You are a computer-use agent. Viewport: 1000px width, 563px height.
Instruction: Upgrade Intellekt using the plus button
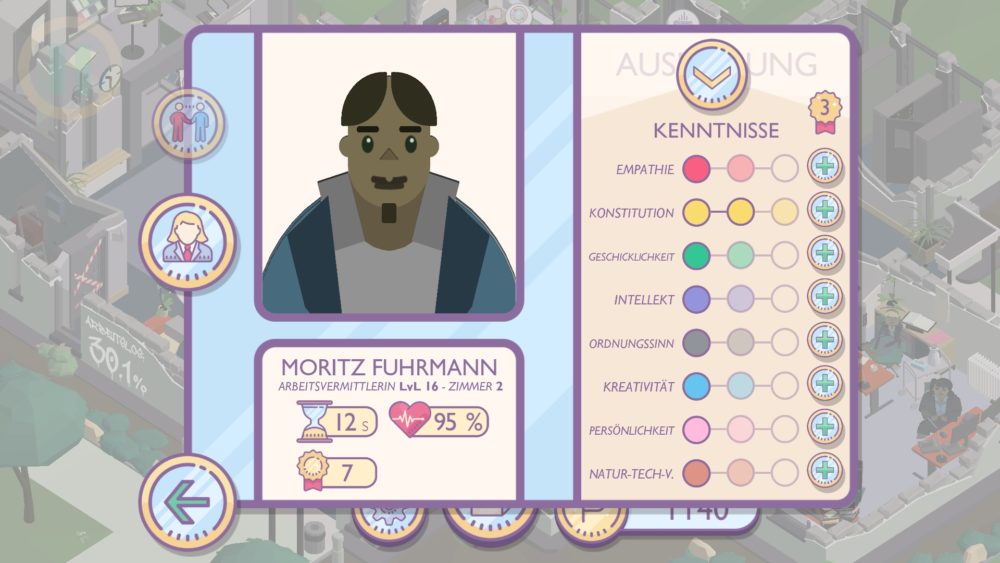(825, 297)
